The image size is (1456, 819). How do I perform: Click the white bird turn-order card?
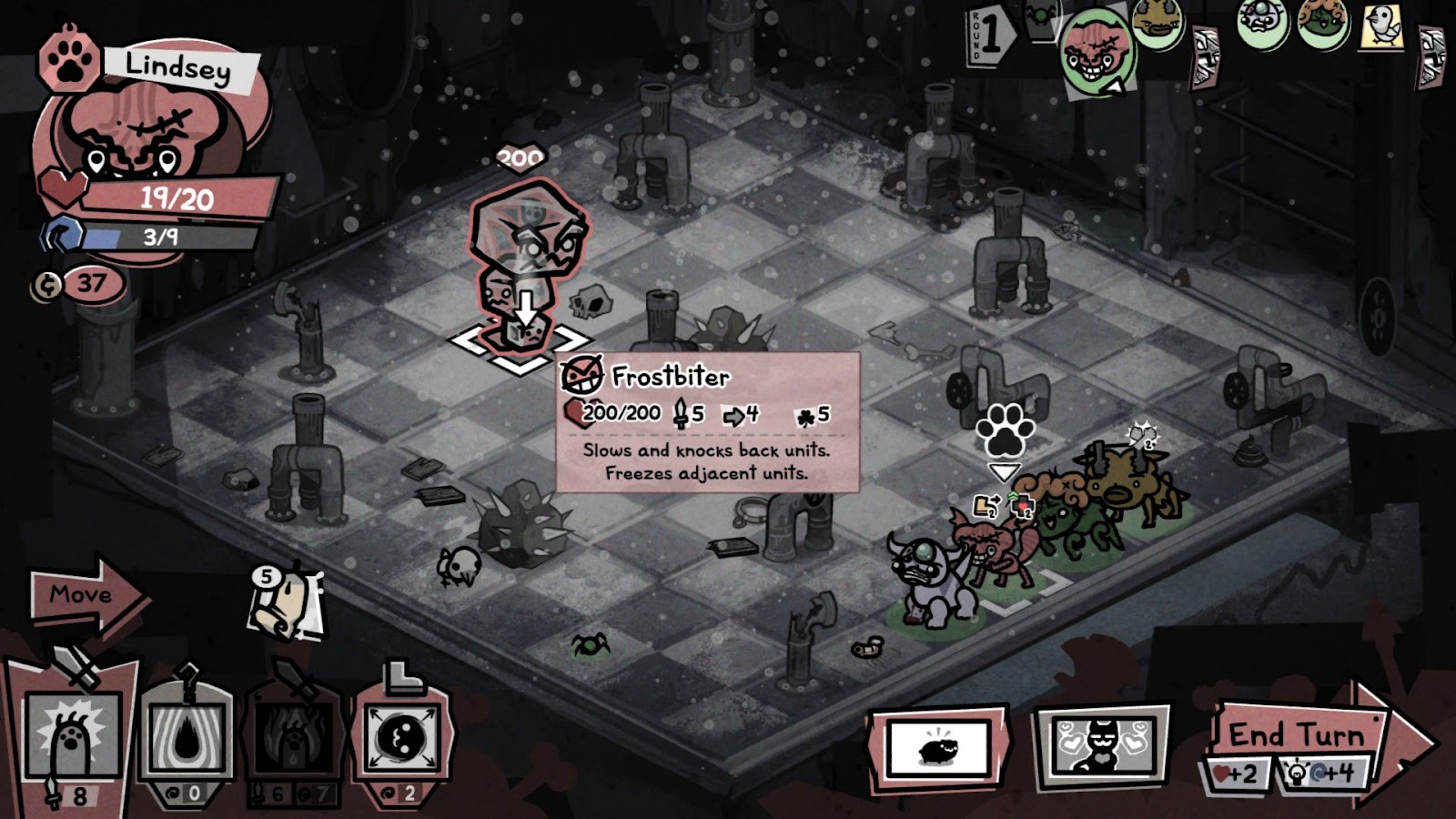(x=1382, y=25)
